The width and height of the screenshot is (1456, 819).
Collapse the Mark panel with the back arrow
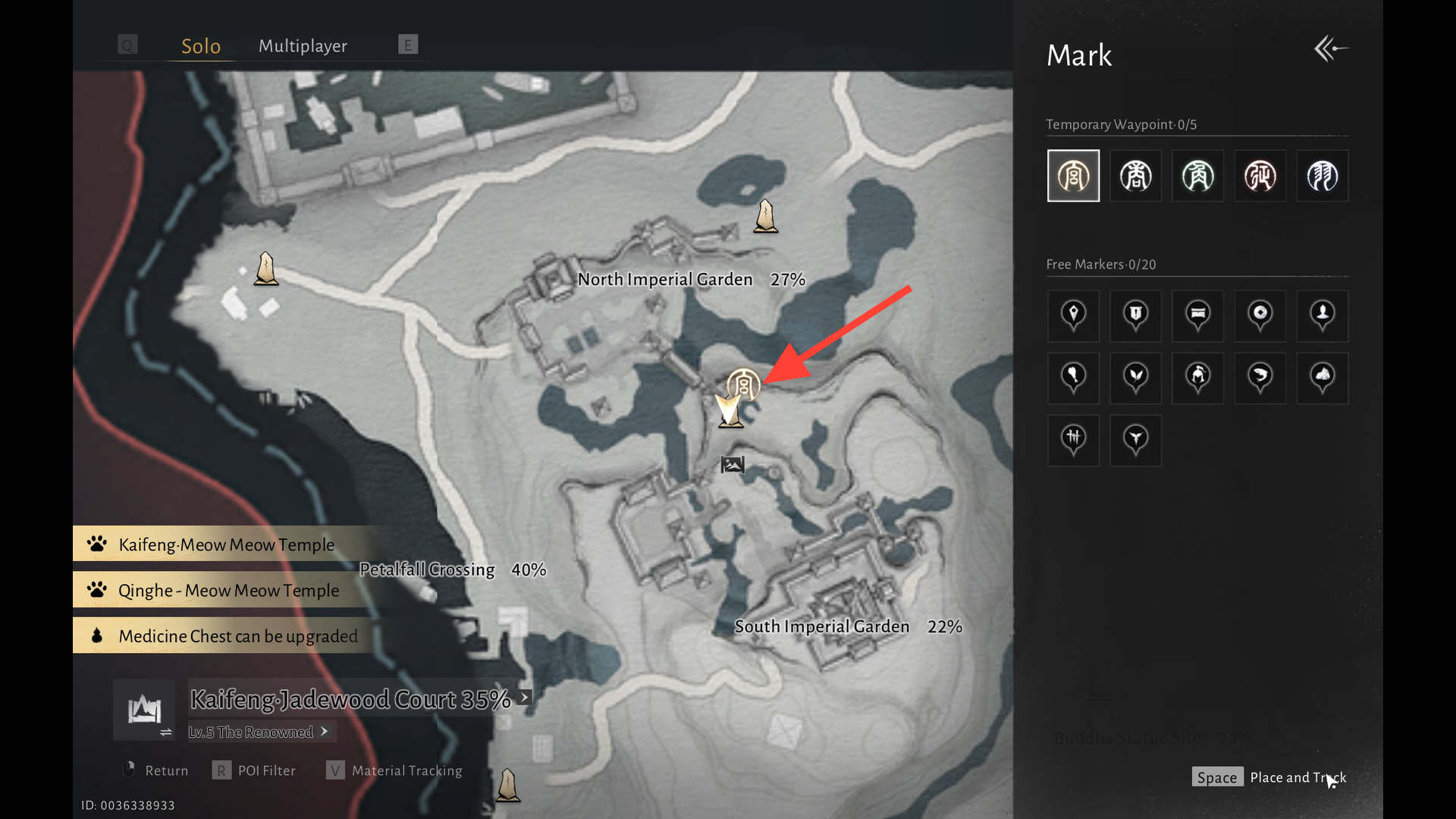point(1330,49)
